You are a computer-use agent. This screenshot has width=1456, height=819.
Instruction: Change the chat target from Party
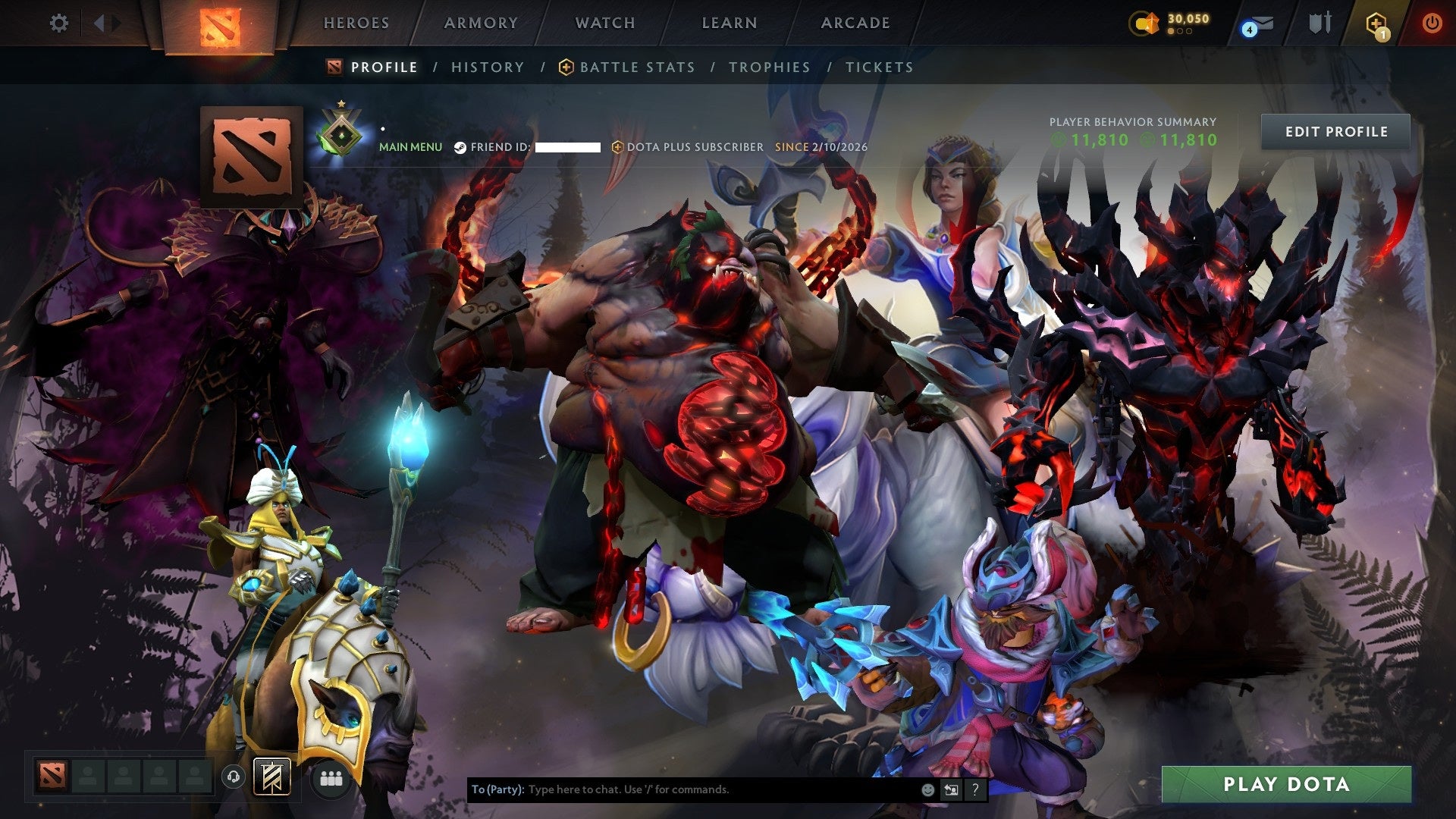point(497,789)
